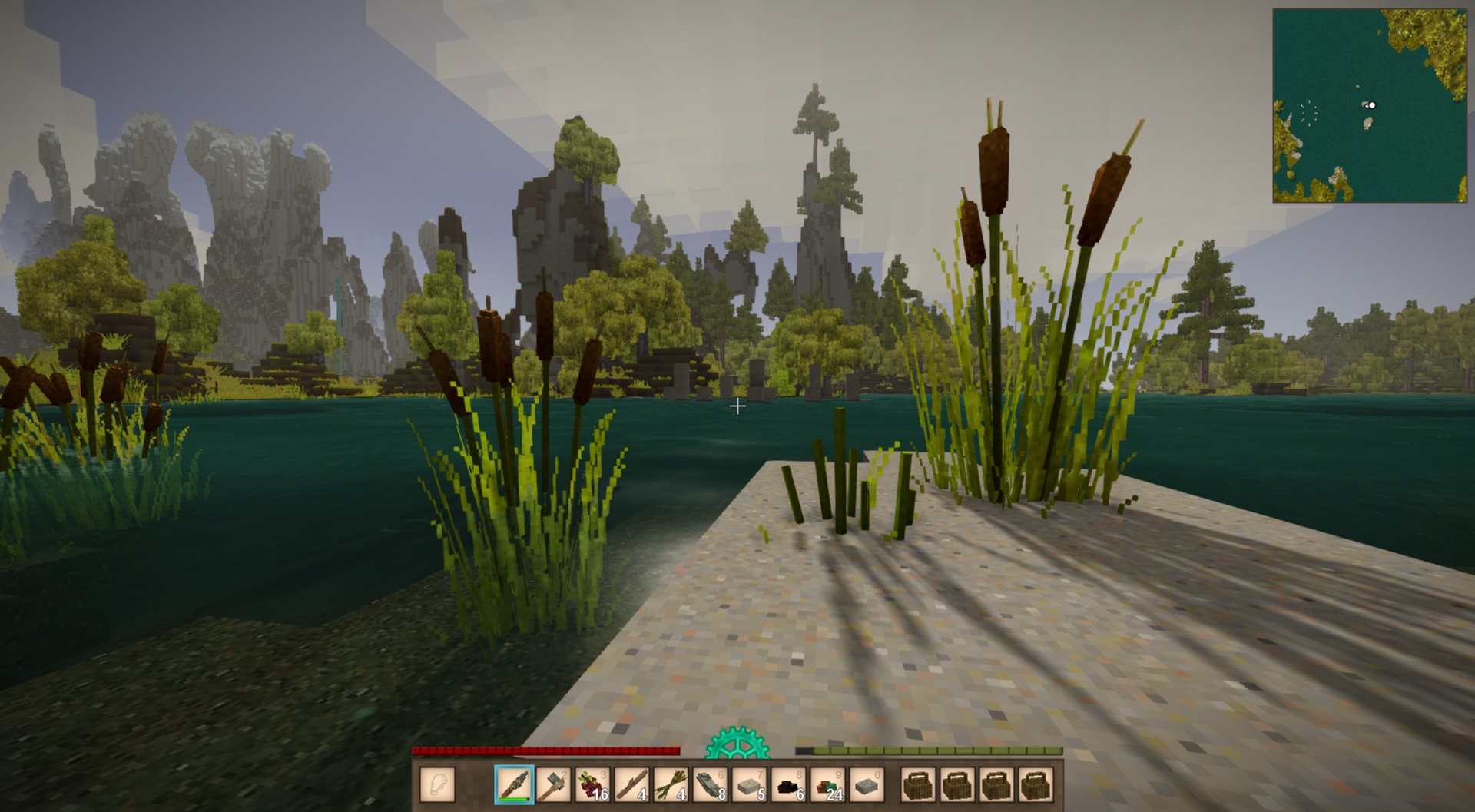
Task: Select the flint stack of 8
Action: [x=710, y=786]
